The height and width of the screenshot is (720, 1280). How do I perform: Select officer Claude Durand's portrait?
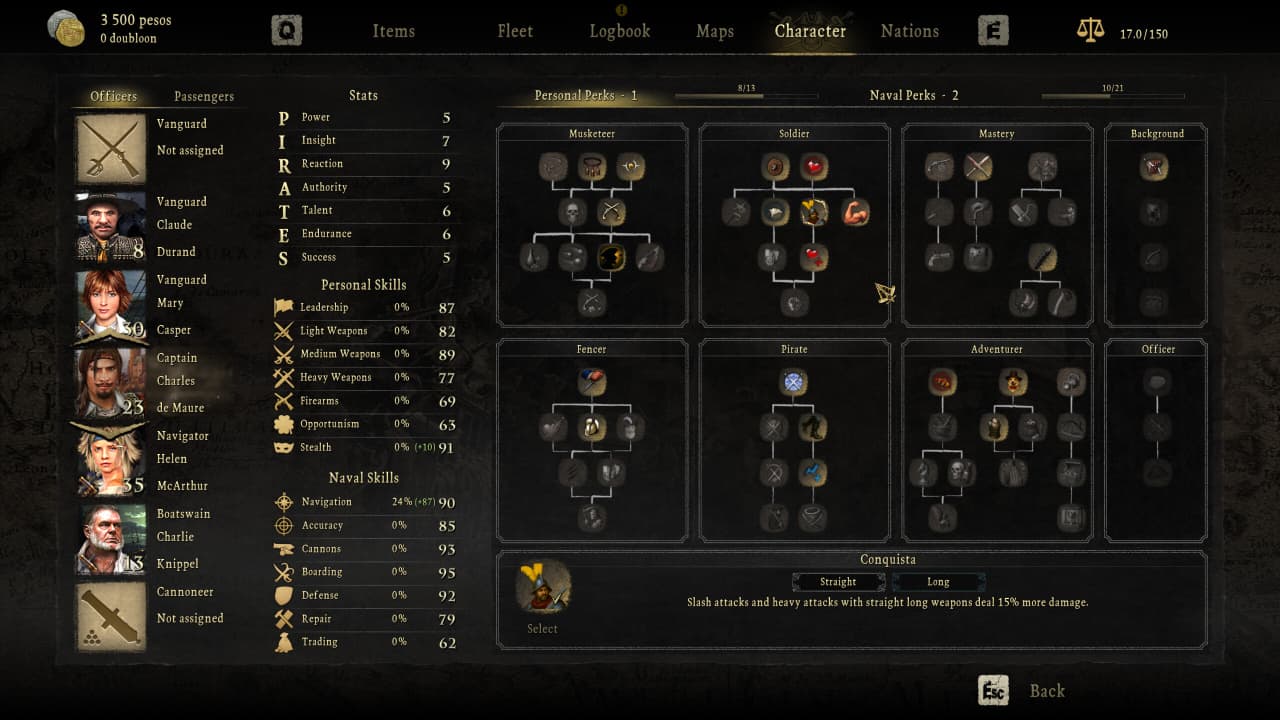coord(110,227)
